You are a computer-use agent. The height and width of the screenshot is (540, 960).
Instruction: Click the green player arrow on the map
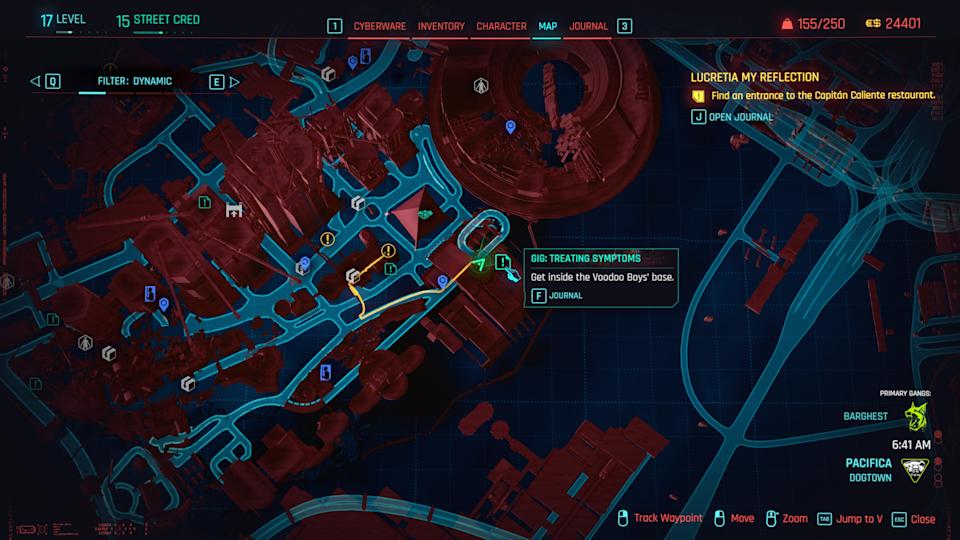point(480,265)
